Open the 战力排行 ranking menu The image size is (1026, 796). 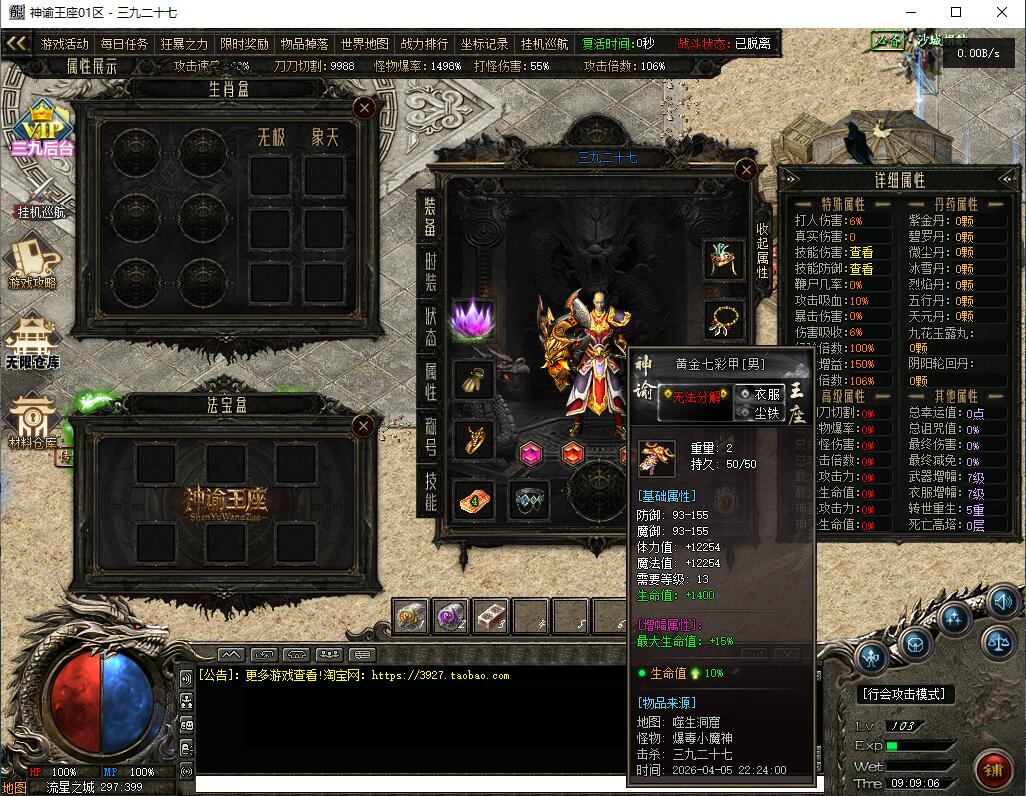[x=424, y=44]
